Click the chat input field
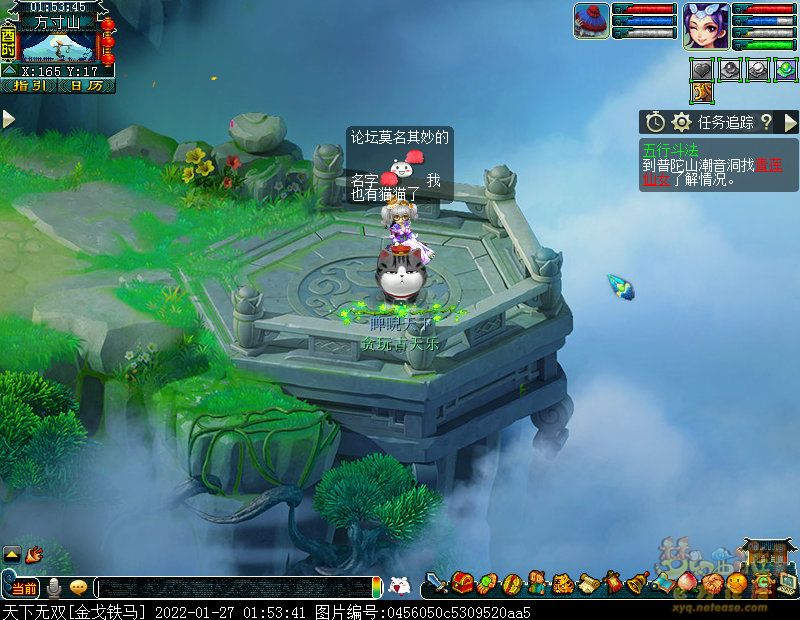Screen dimensions: 800x620 pyautogui.click(x=235, y=588)
